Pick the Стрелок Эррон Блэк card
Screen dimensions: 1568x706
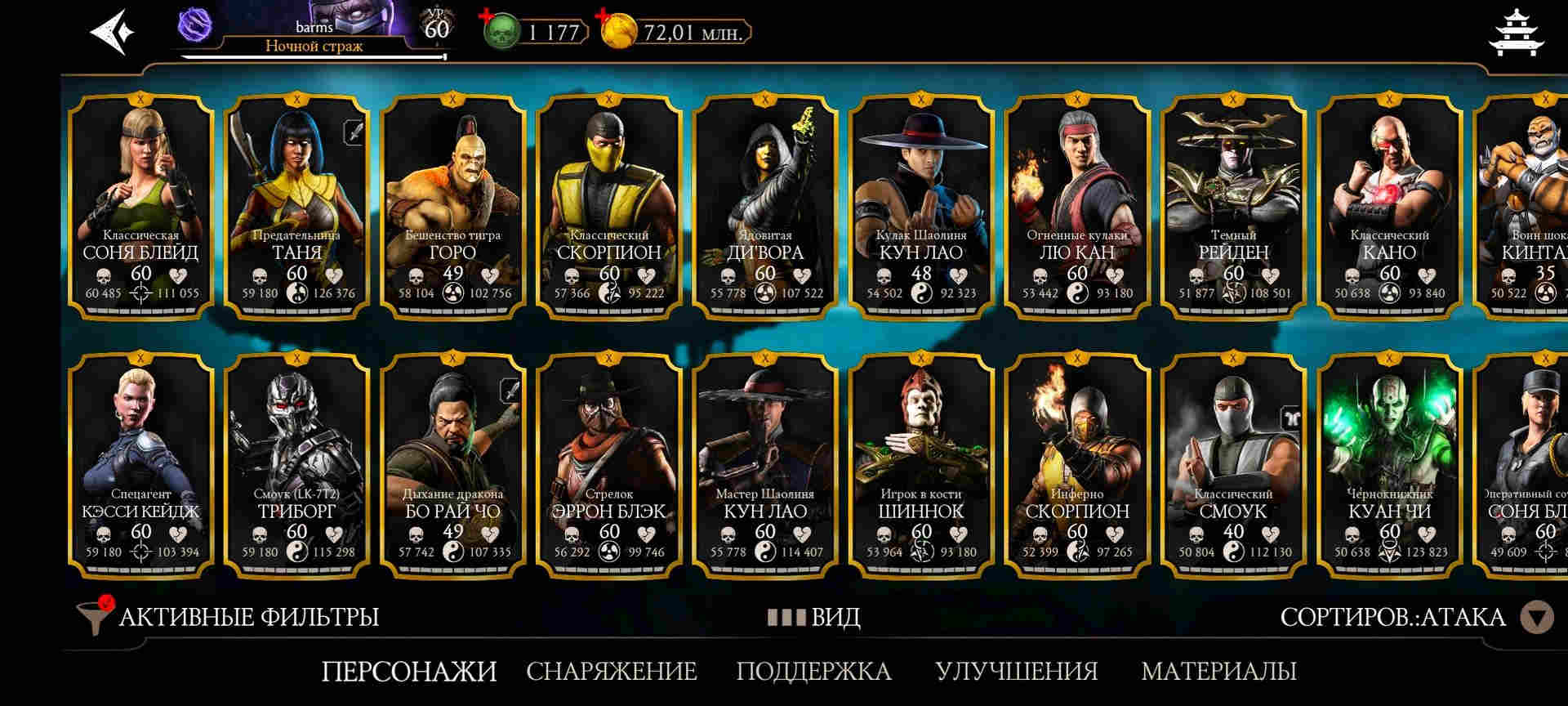pyautogui.click(x=609, y=463)
